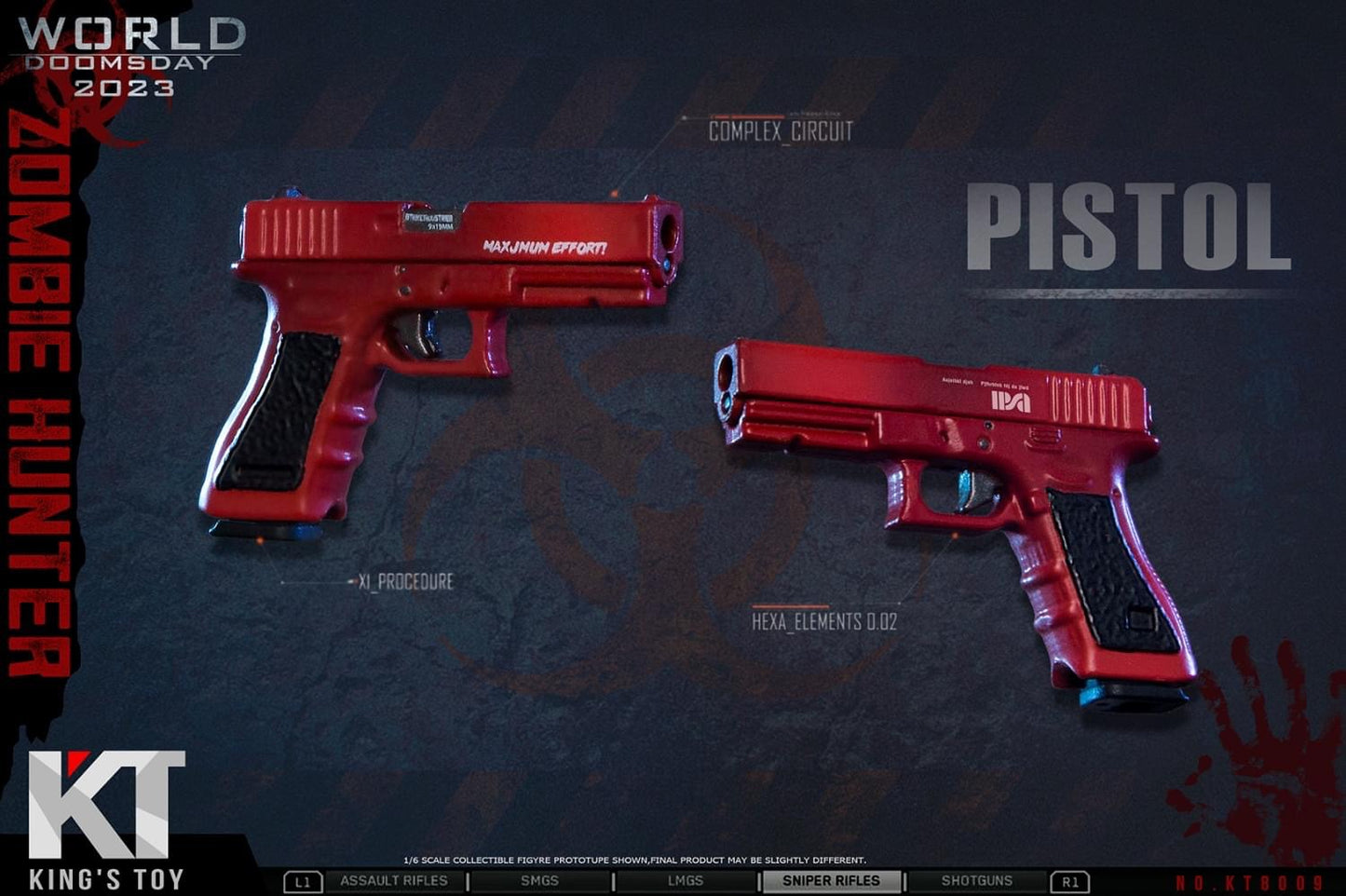Show the Shotguns tab
This screenshot has height=896, width=1346.
pyautogui.click(x=976, y=881)
